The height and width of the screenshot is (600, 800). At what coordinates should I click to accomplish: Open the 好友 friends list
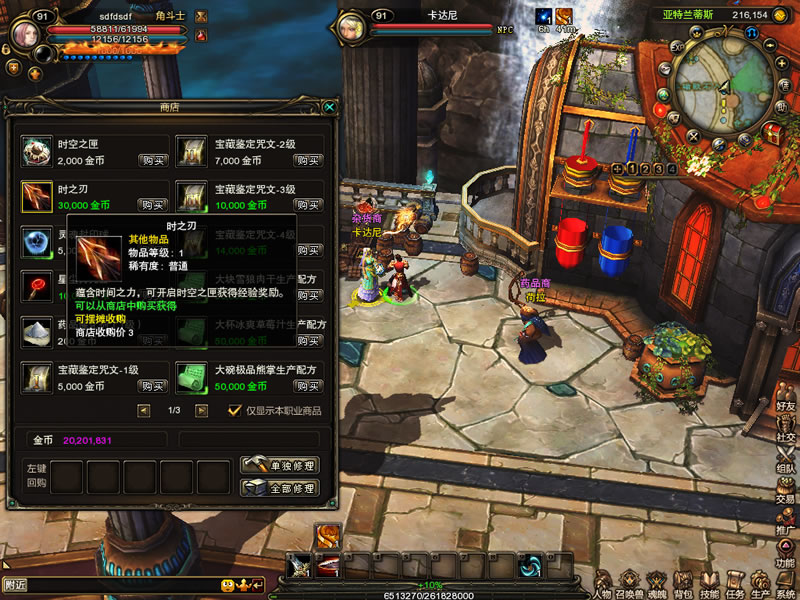(786, 397)
